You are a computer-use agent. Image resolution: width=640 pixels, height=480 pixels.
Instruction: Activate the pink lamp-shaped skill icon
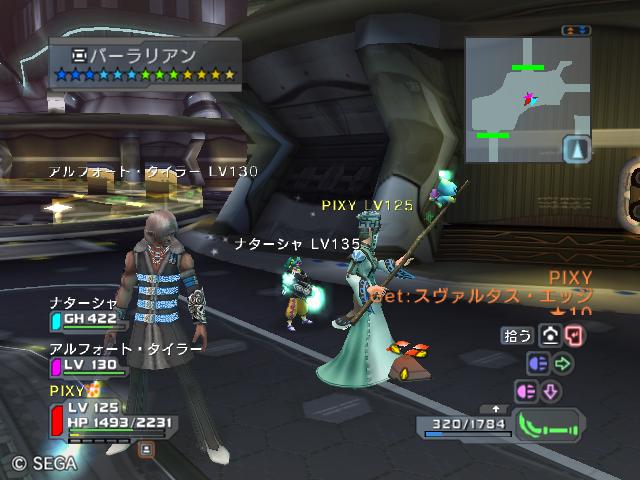tap(526, 390)
